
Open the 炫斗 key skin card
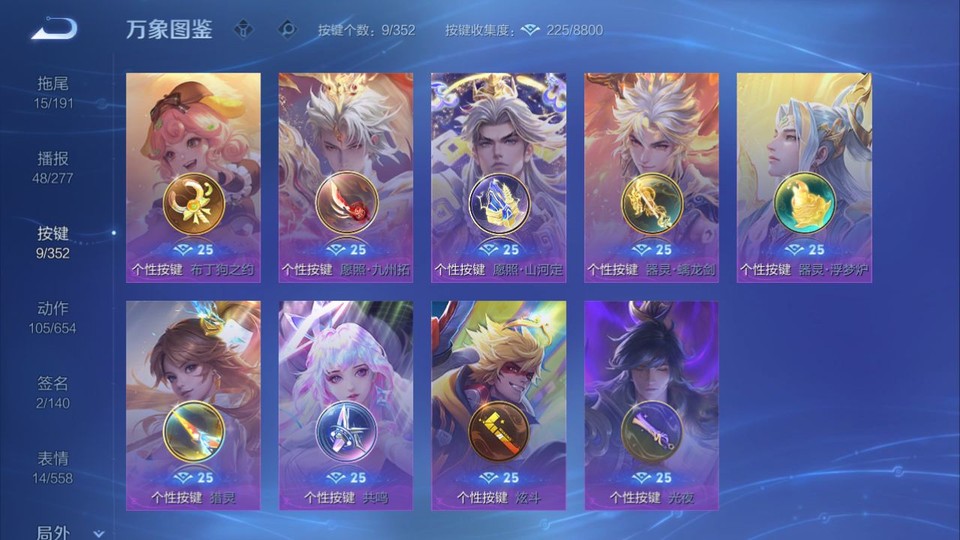tap(498, 405)
